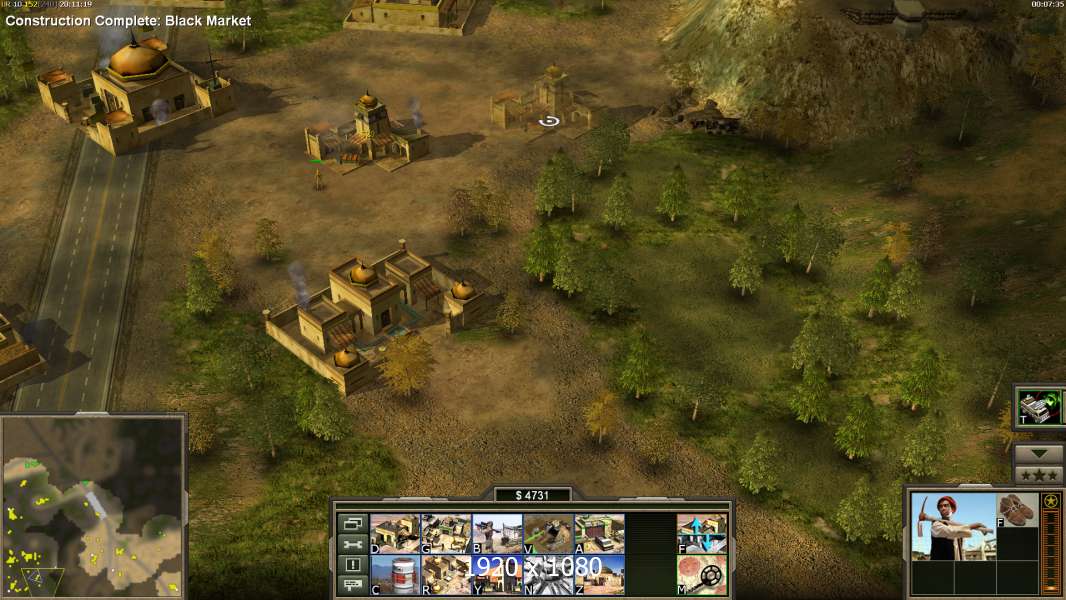Activate the mine detector command marked M
The width and height of the screenshot is (1066, 600).
coord(702,574)
